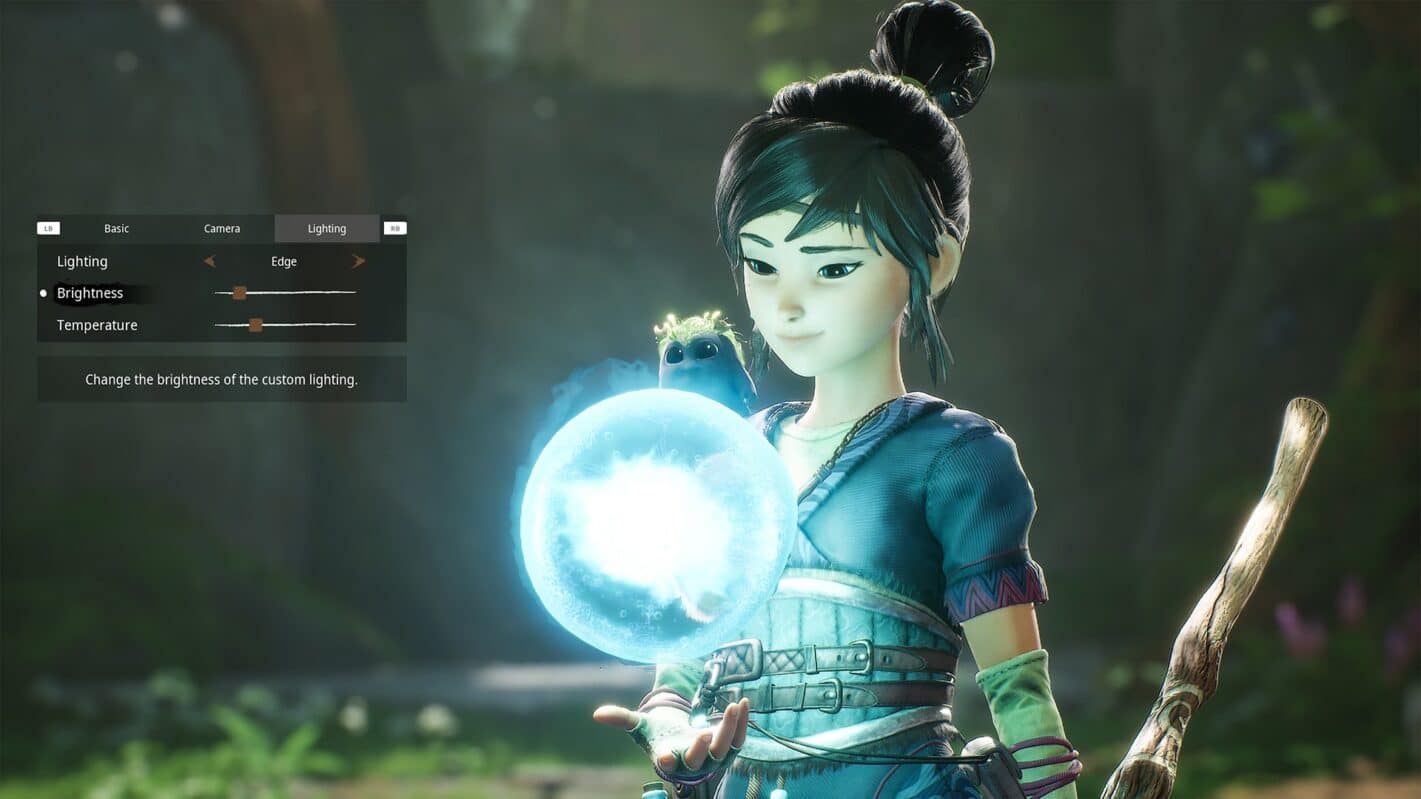Open the Camera tab
Screen dimensions: 1421x799
[x=222, y=229]
